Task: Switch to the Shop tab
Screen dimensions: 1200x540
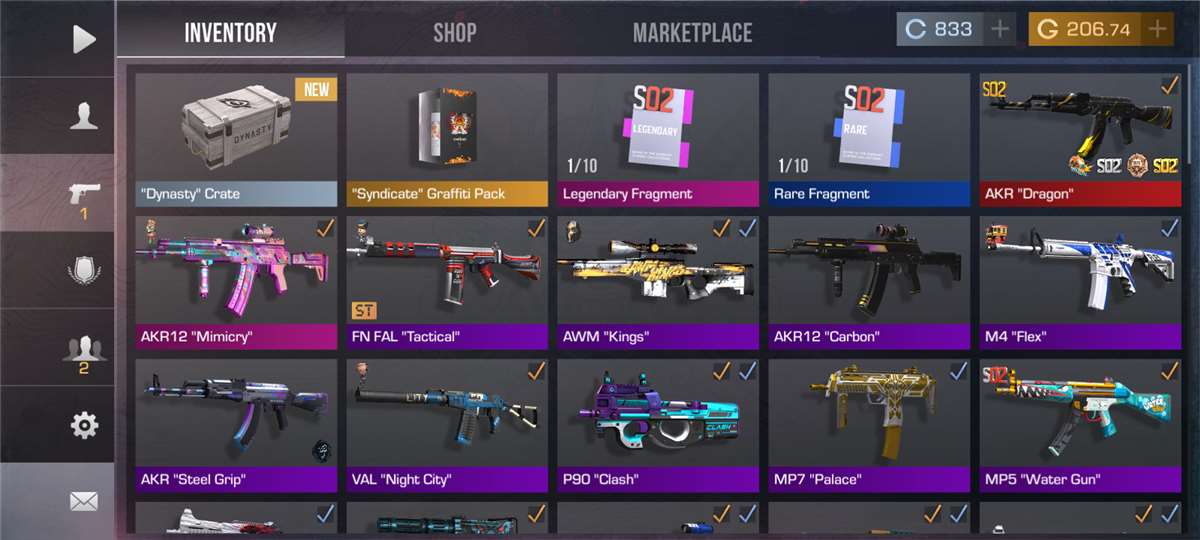Action: click(454, 32)
